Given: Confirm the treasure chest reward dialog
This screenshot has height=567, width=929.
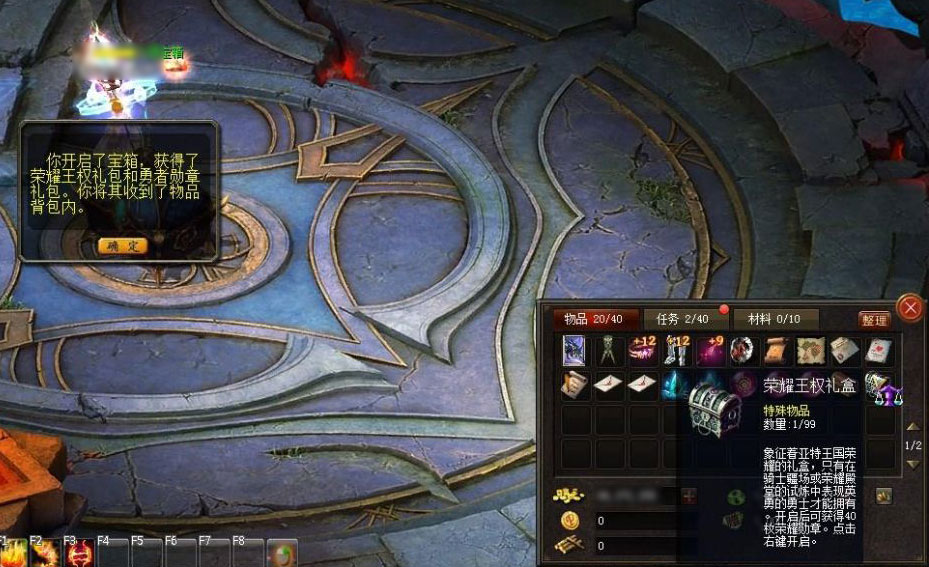Looking at the screenshot, I should (123, 245).
